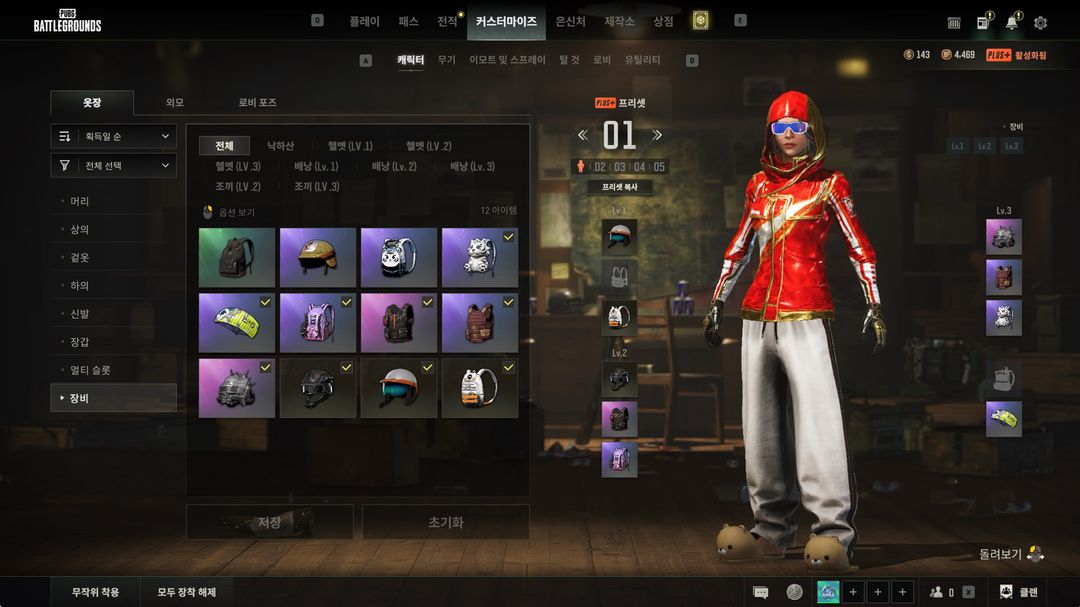Open the 로비 포즈 tab
The width and height of the screenshot is (1080, 607).
pyautogui.click(x=257, y=103)
